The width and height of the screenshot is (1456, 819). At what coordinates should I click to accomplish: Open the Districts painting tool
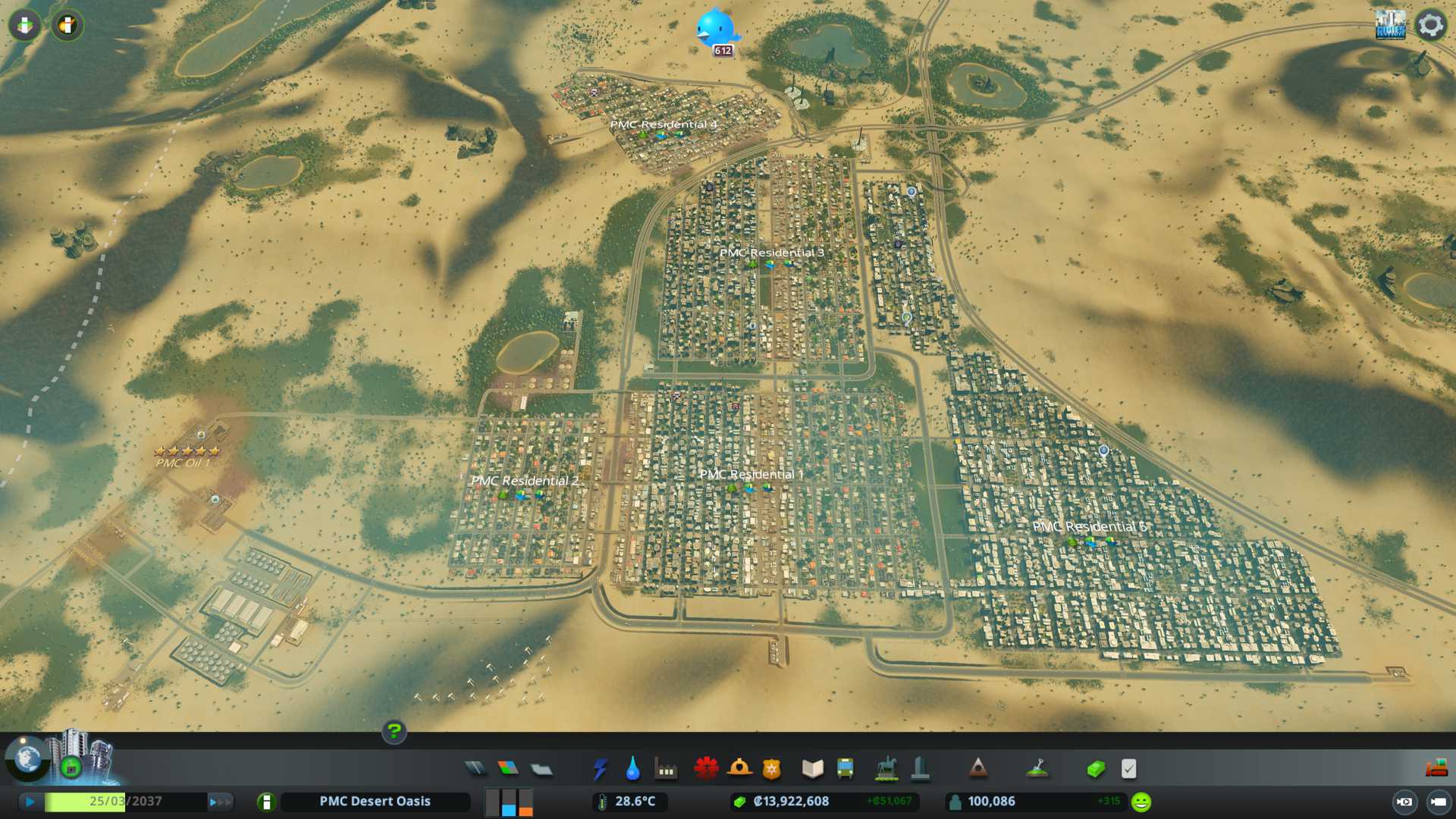pos(541,769)
